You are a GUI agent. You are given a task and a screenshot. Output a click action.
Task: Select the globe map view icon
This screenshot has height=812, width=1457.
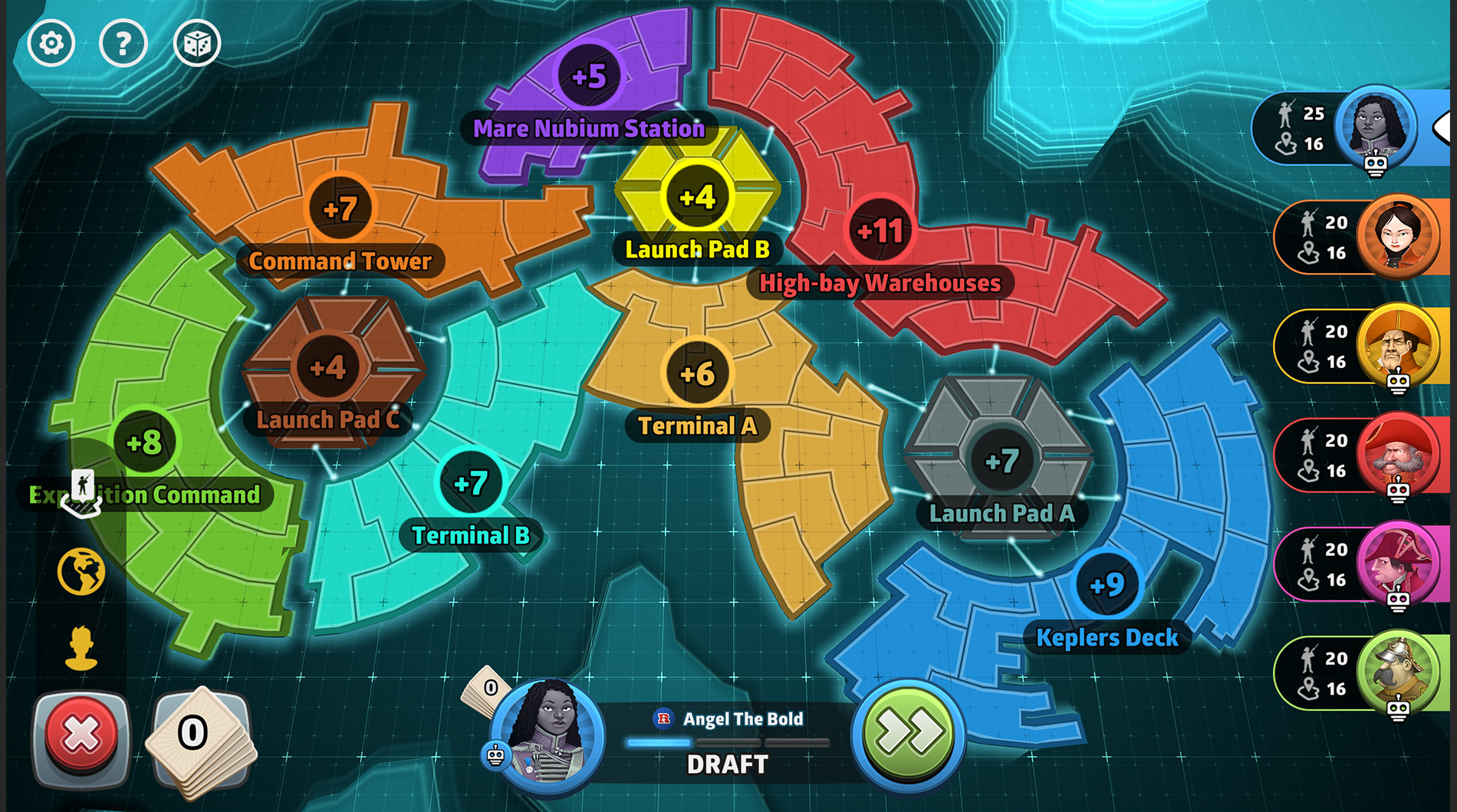pos(81,571)
